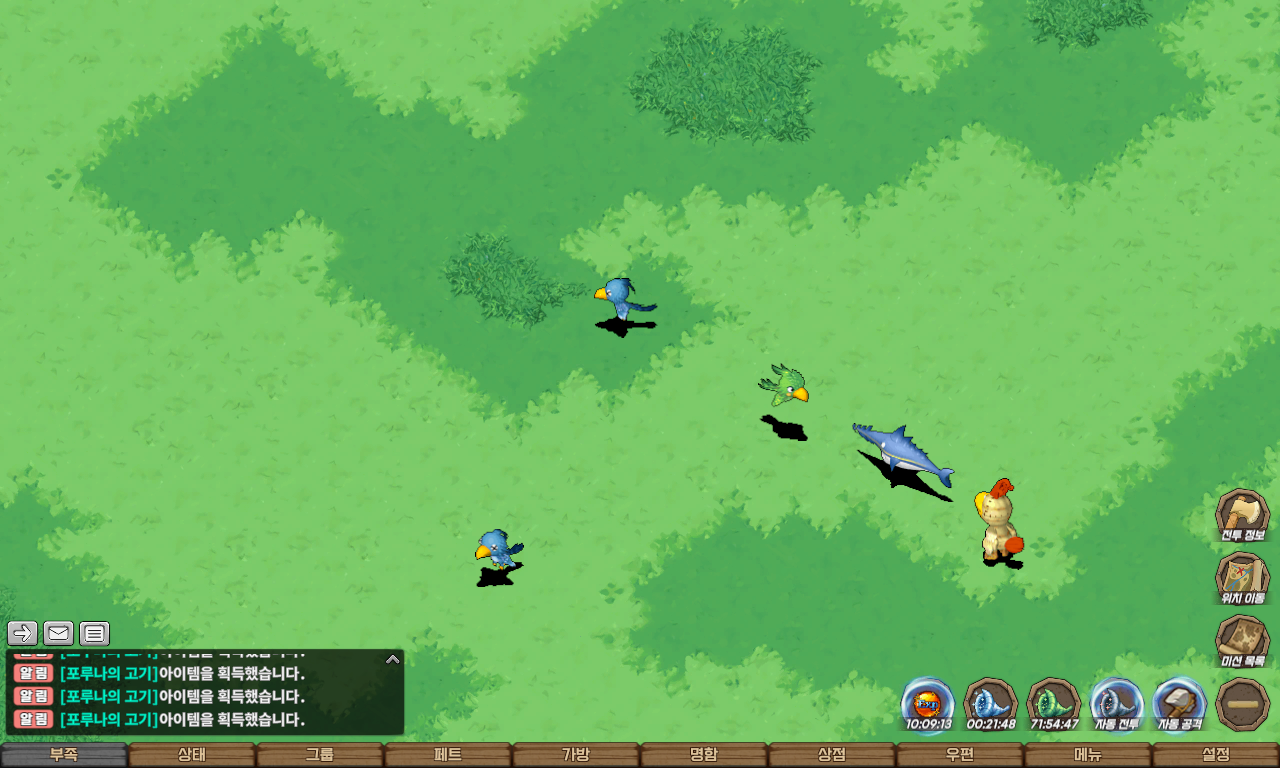Viewport: 1280px width, 768px height.
Task: Expand the chat log with the up arrow
Action: [393, 659]
